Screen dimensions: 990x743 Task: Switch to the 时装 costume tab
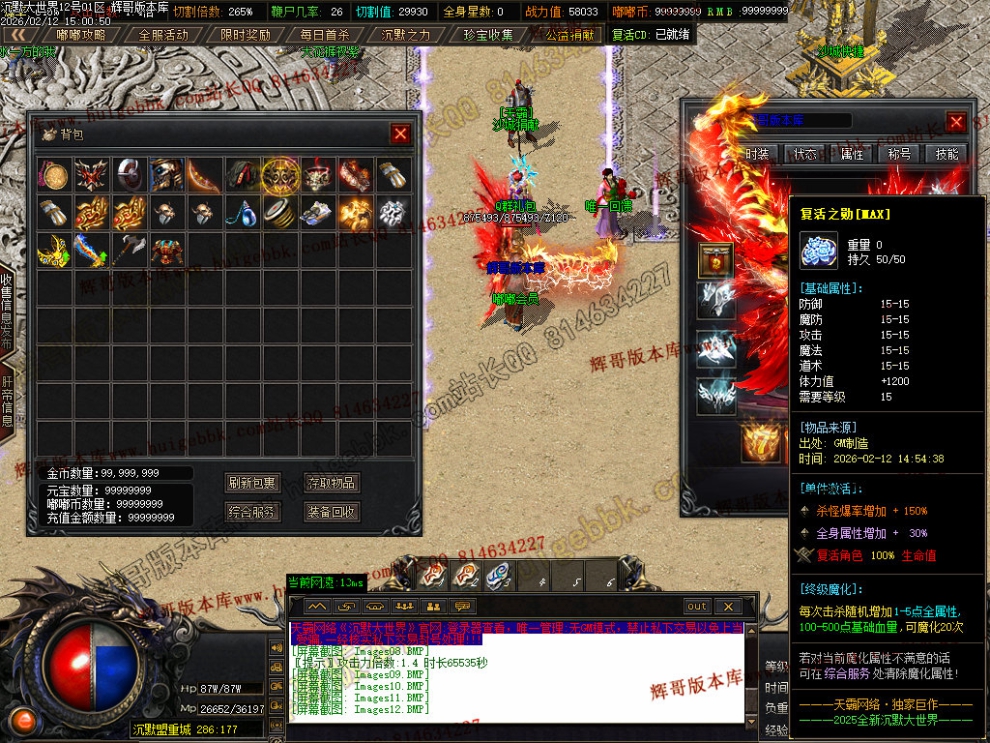click(757, 154)
